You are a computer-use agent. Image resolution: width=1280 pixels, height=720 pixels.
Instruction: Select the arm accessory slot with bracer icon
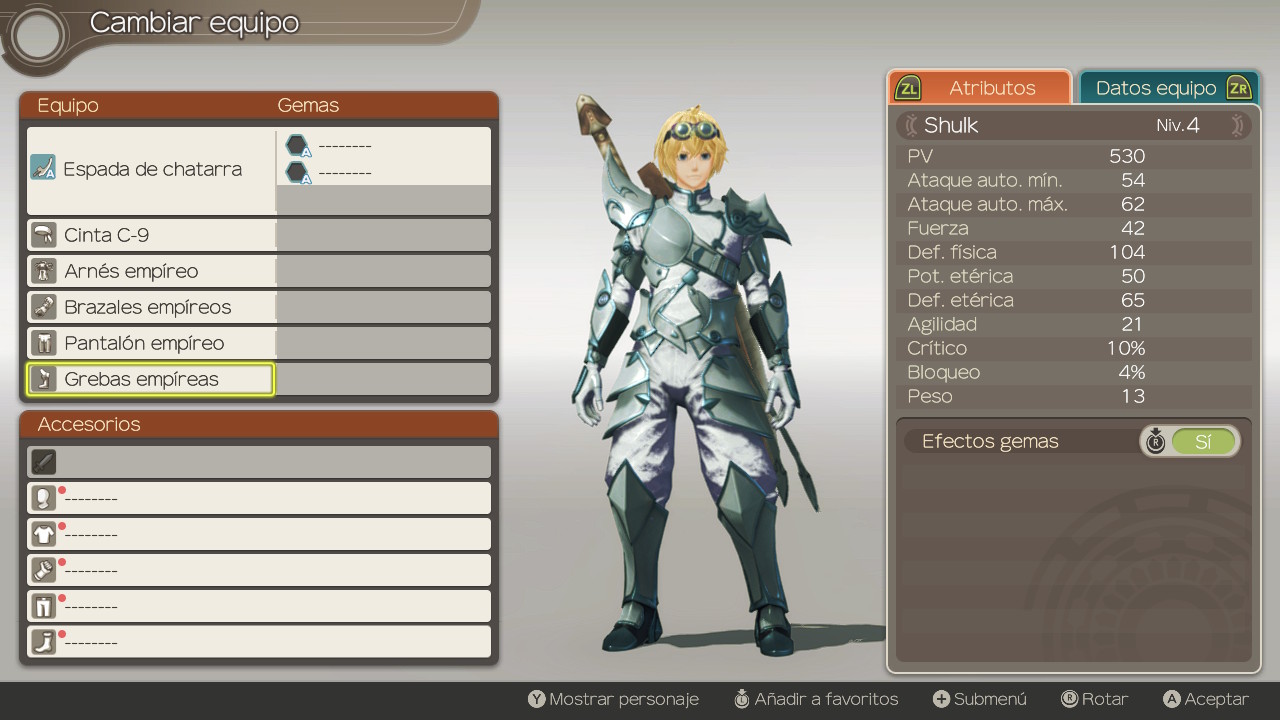tap(258, 570)
